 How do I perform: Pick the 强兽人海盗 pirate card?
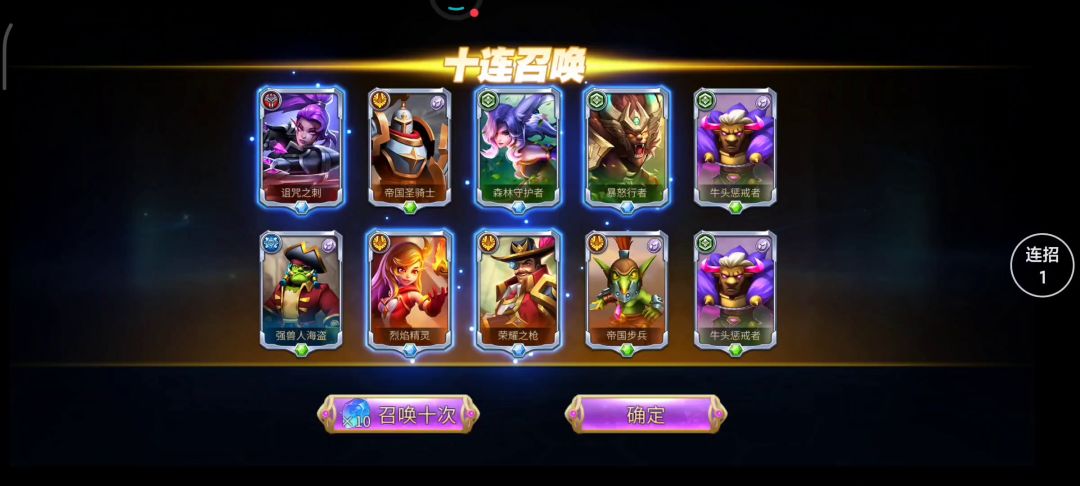point(302,289)
